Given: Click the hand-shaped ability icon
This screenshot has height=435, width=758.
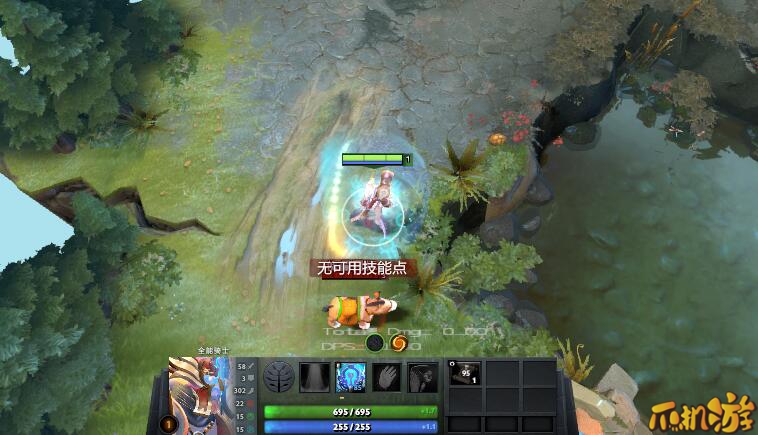Looking at the screenshot, I should coord(386,377).
